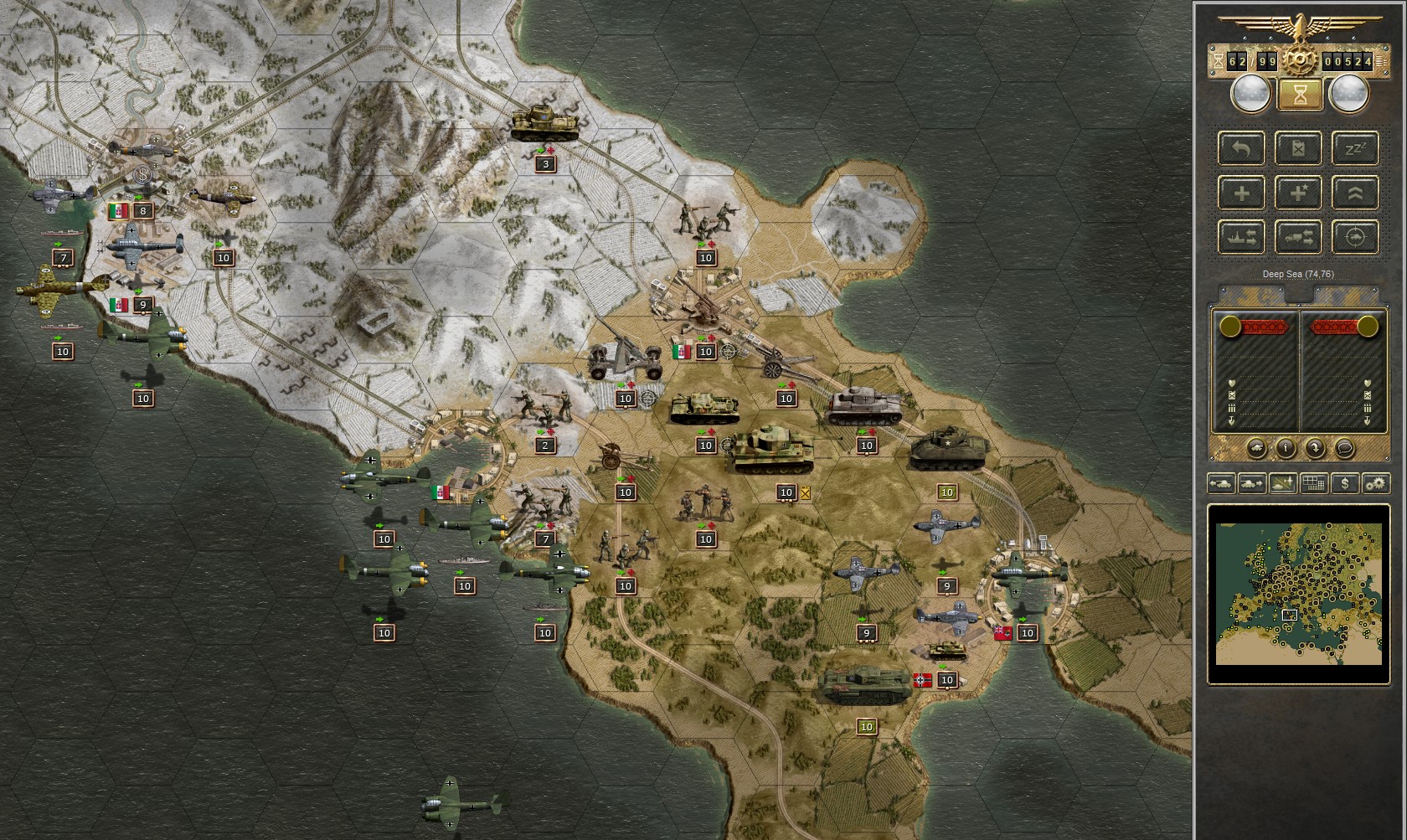
Task: Apply elite replacements with starred plus icon
Action: pos(1298,193)
